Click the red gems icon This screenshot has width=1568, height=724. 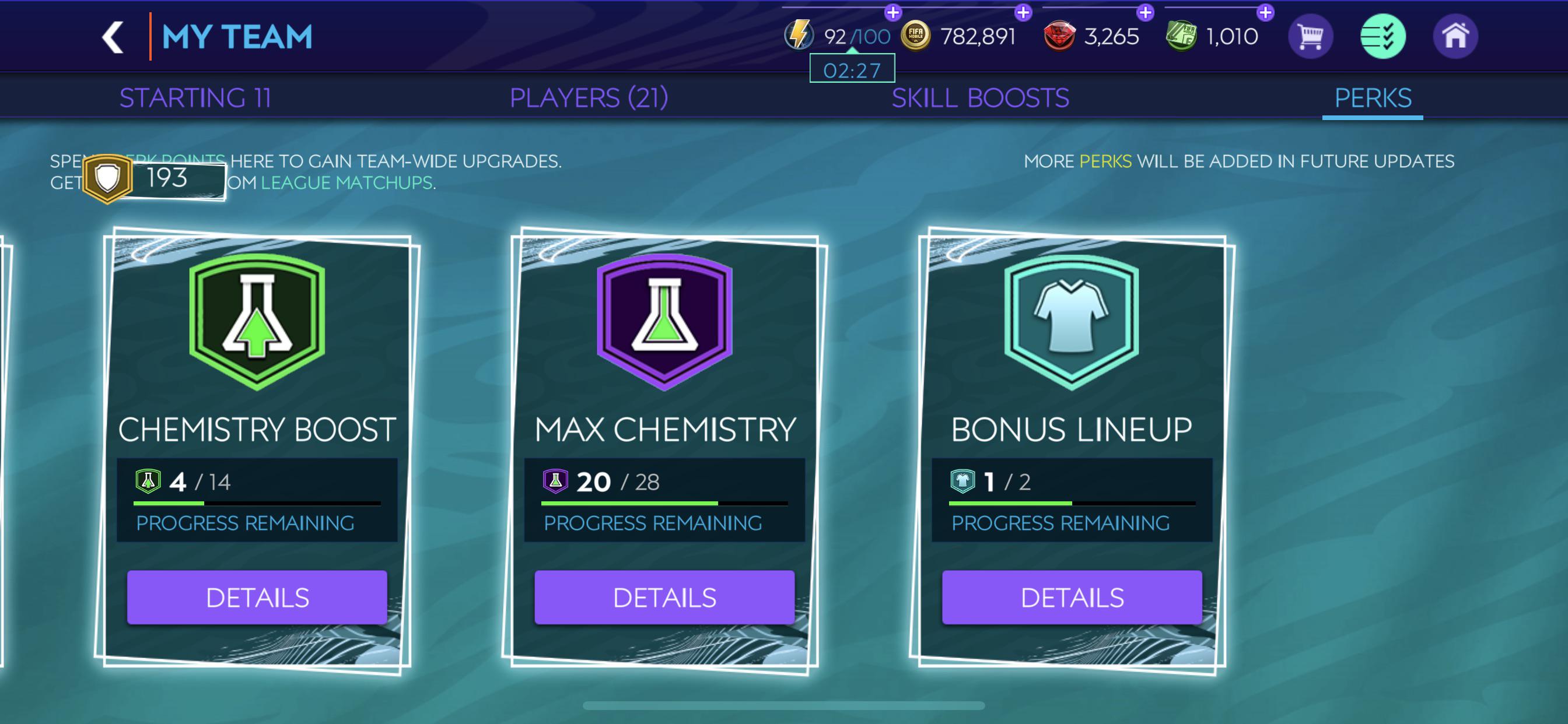coord(1060,36)
